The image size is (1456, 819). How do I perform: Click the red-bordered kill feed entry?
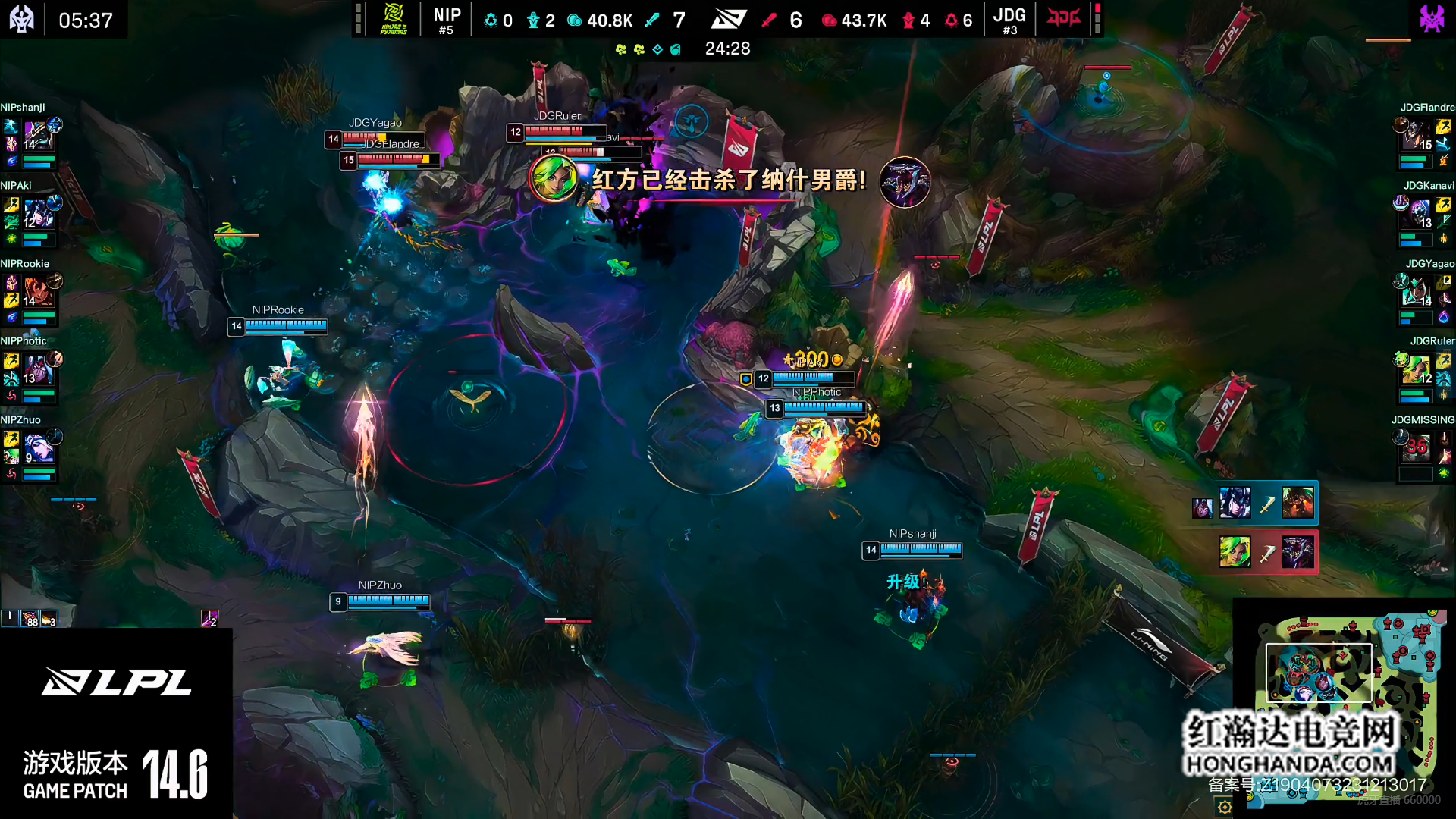(x=1266, y=552)
